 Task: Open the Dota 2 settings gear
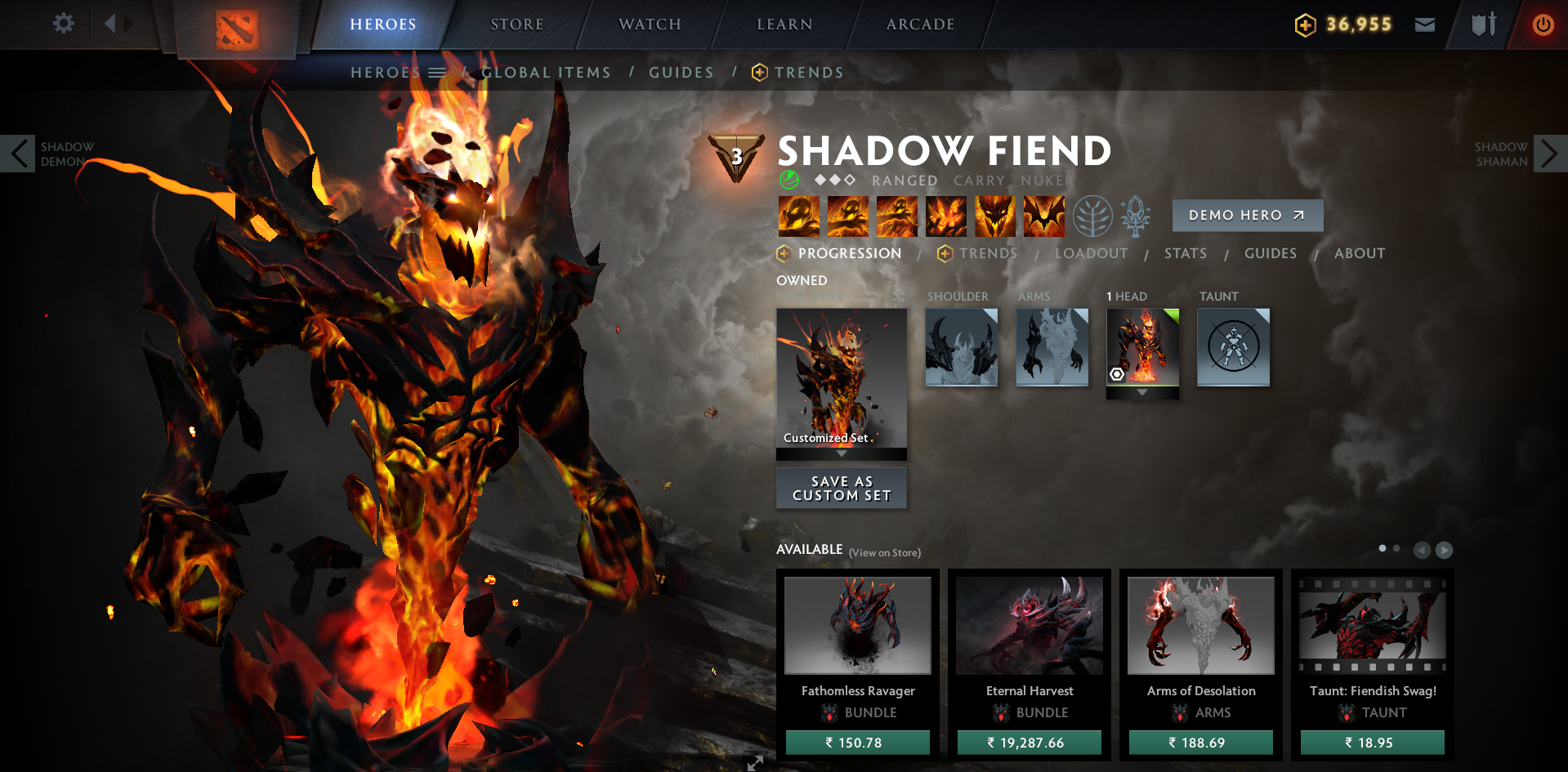[x=63, y=23]
